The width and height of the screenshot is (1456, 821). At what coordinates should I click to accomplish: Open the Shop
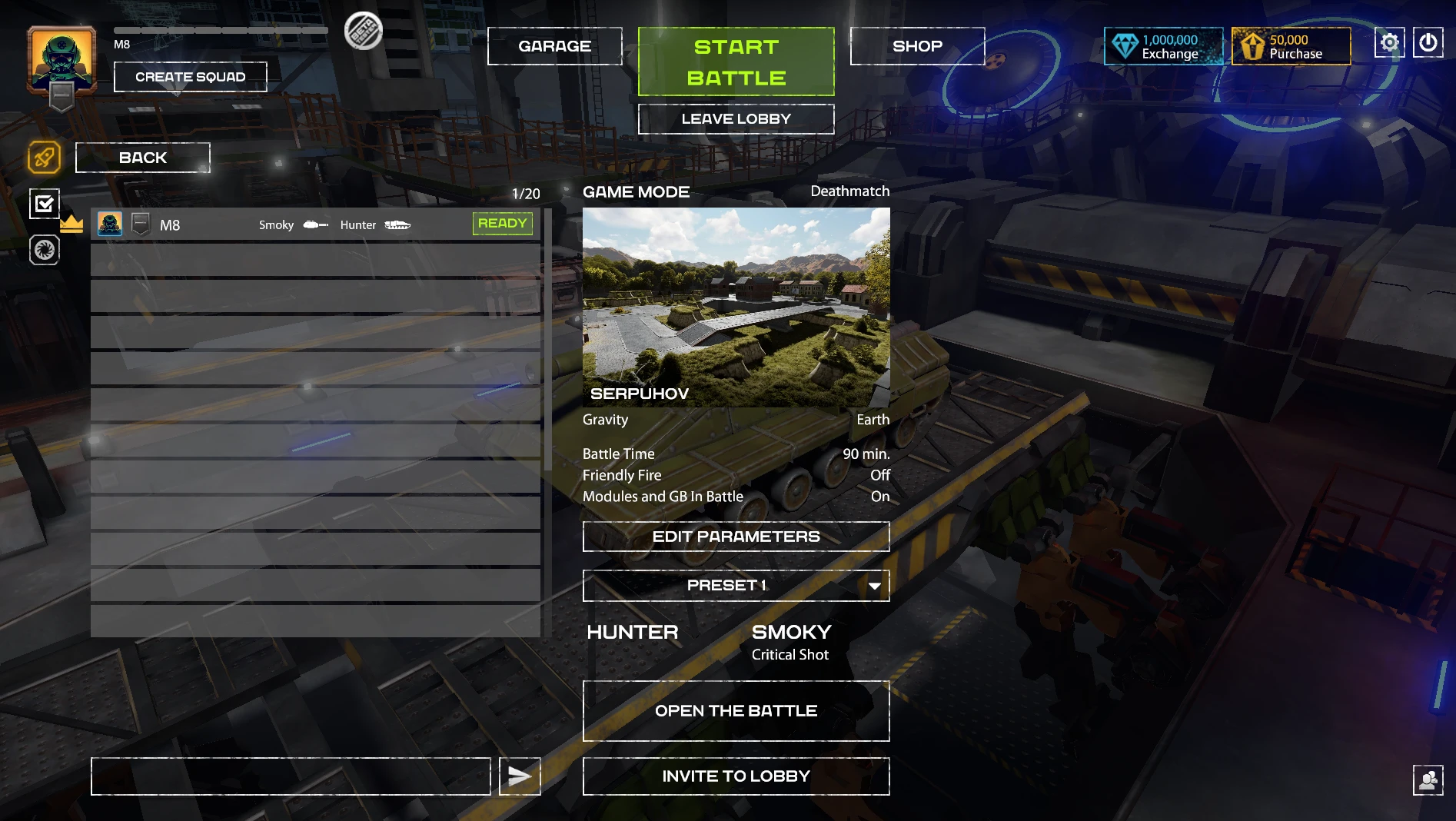pyautogui.click(x=917, y=46)
